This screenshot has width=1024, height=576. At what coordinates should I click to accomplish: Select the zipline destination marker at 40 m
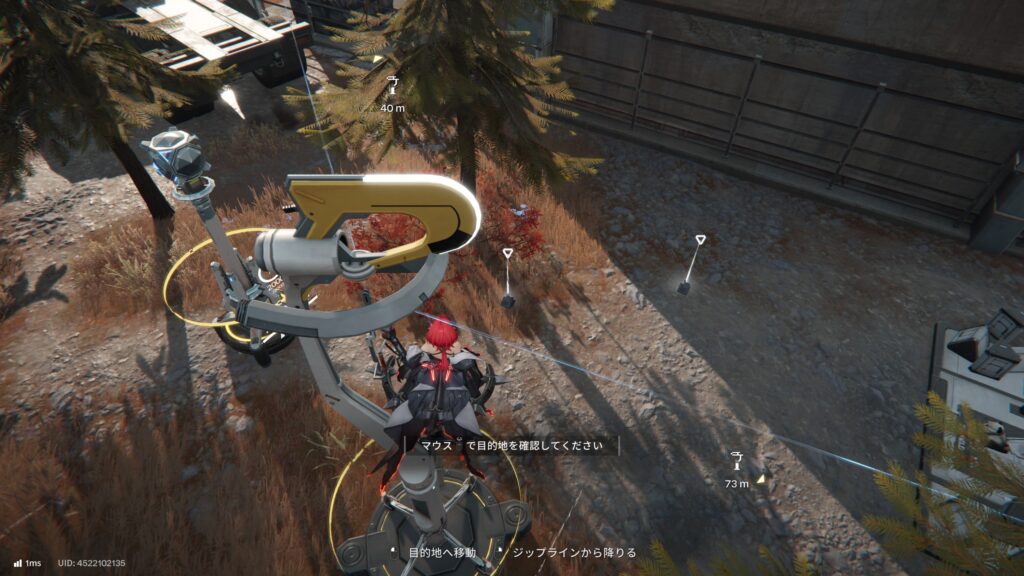pyautogui.click(x=392, y=87)
